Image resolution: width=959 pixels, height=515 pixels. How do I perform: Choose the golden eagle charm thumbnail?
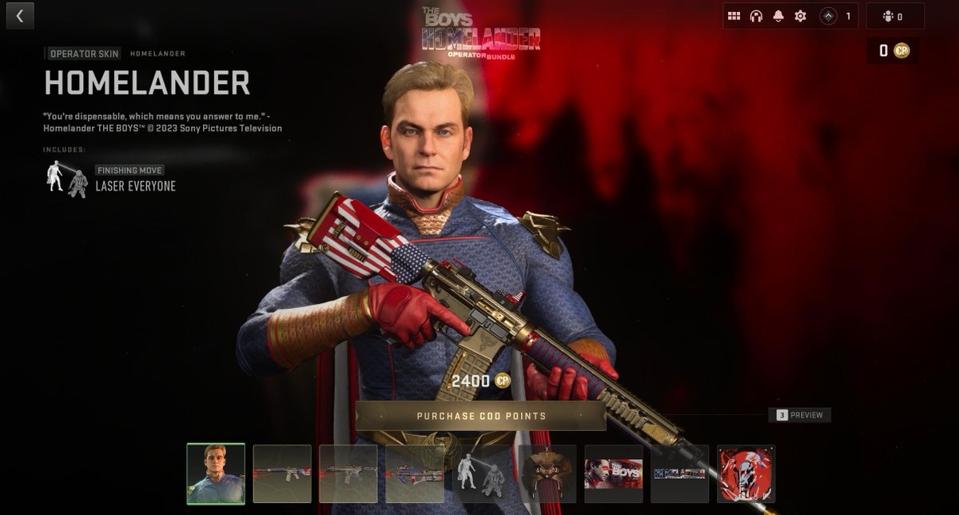coord(547,474)
